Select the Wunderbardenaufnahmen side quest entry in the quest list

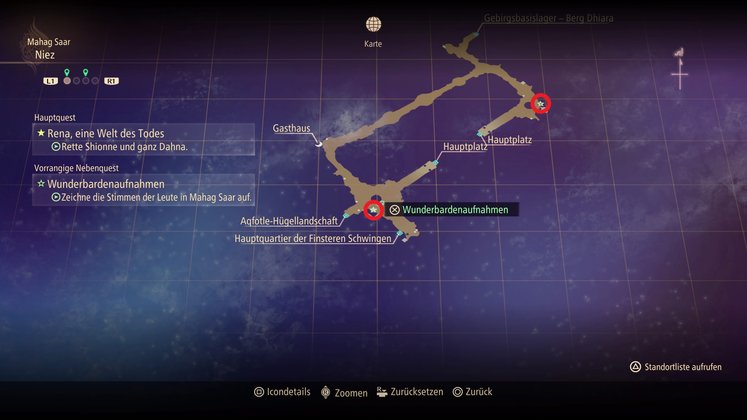pyautogui.click(x=105, y=184)
